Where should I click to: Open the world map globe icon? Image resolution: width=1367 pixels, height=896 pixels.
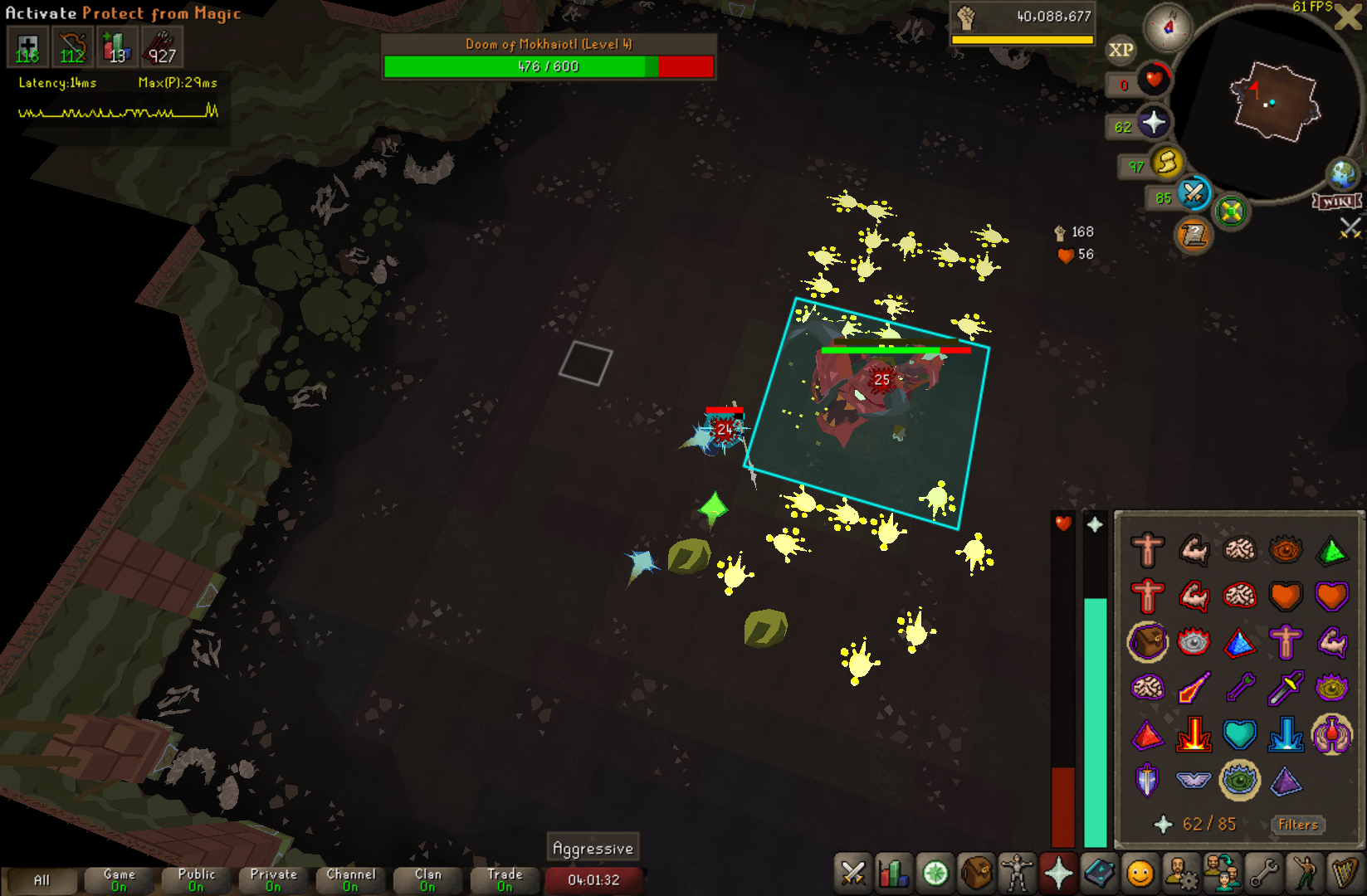pos(1341,175)
